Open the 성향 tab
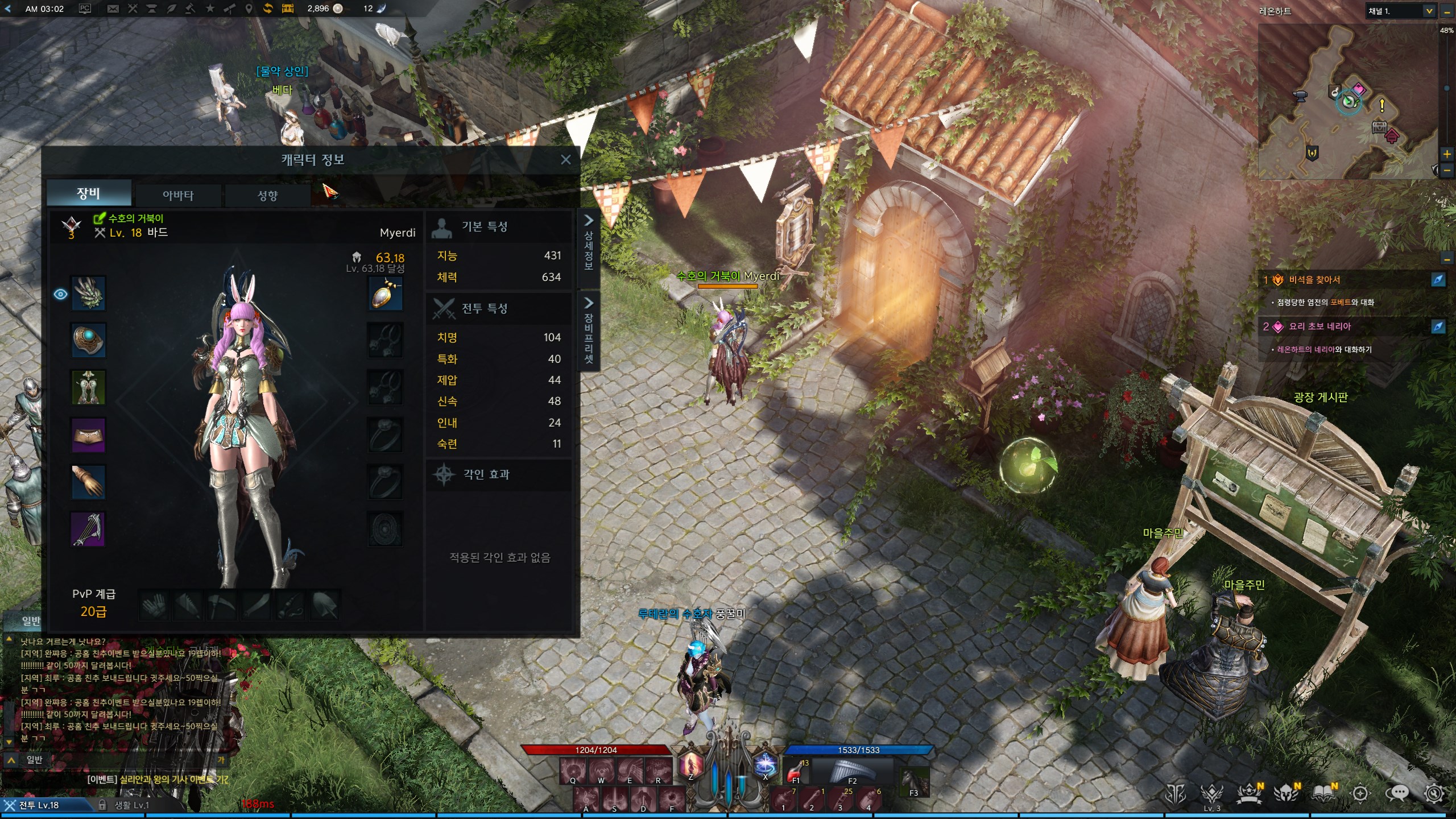The width and height of the screenshot is (1456, 819). point(267,195)
